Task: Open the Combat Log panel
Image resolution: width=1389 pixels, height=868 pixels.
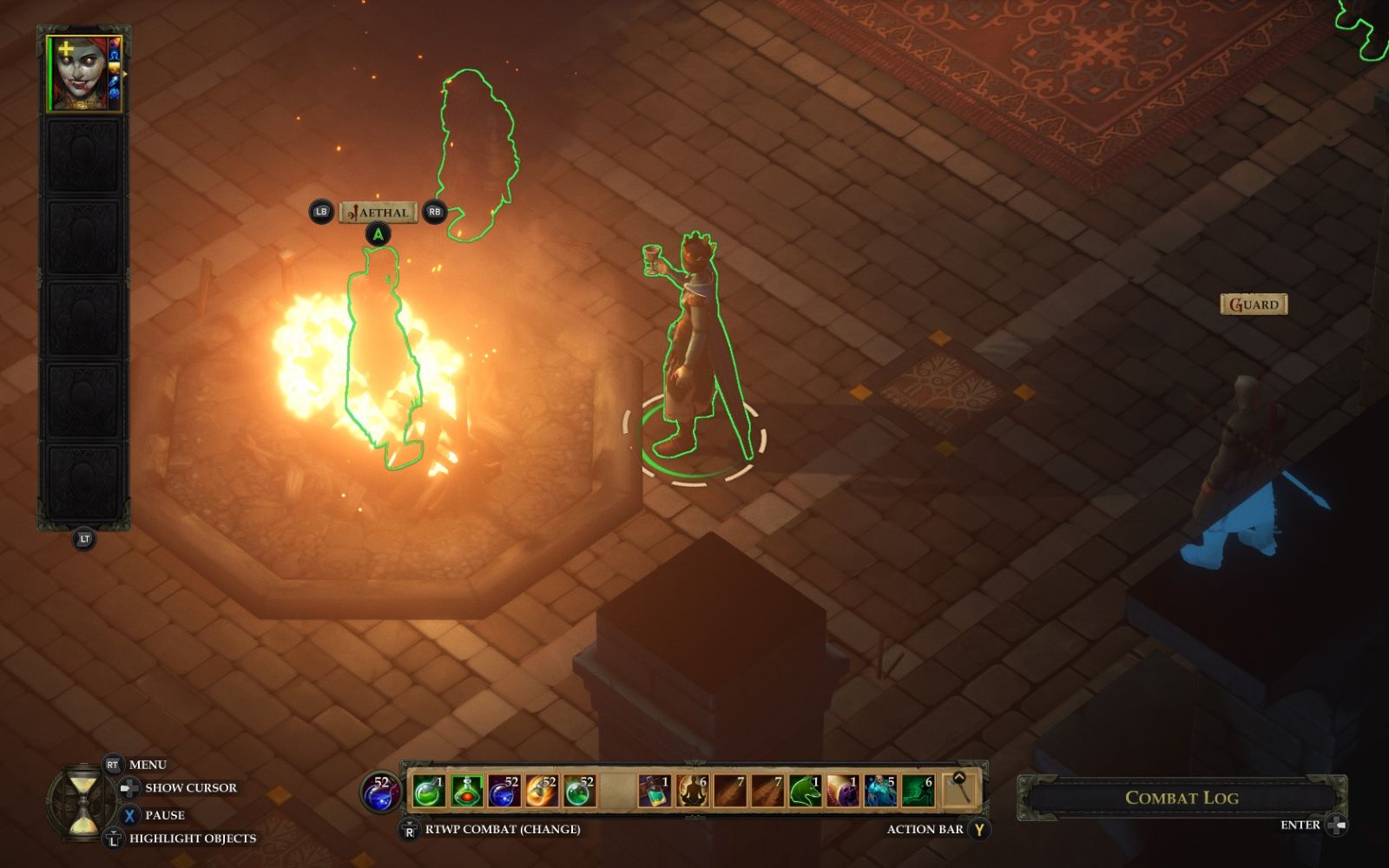Action: (x=1181, y=797)
